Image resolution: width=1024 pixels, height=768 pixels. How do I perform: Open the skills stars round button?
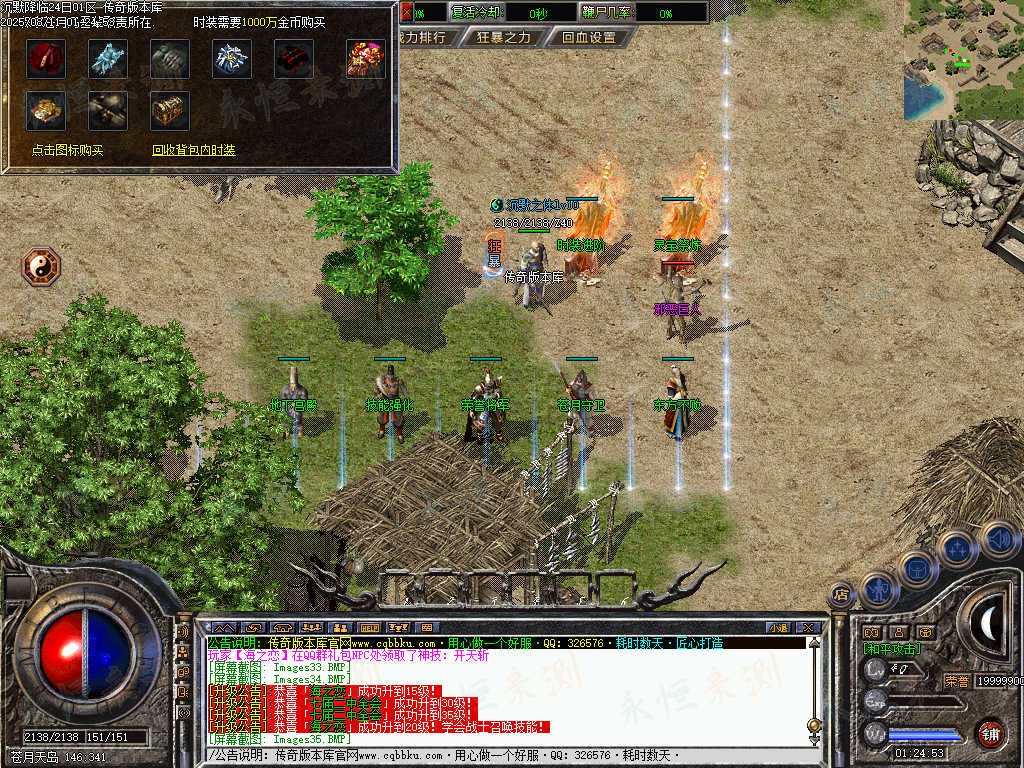click(956, 548)
